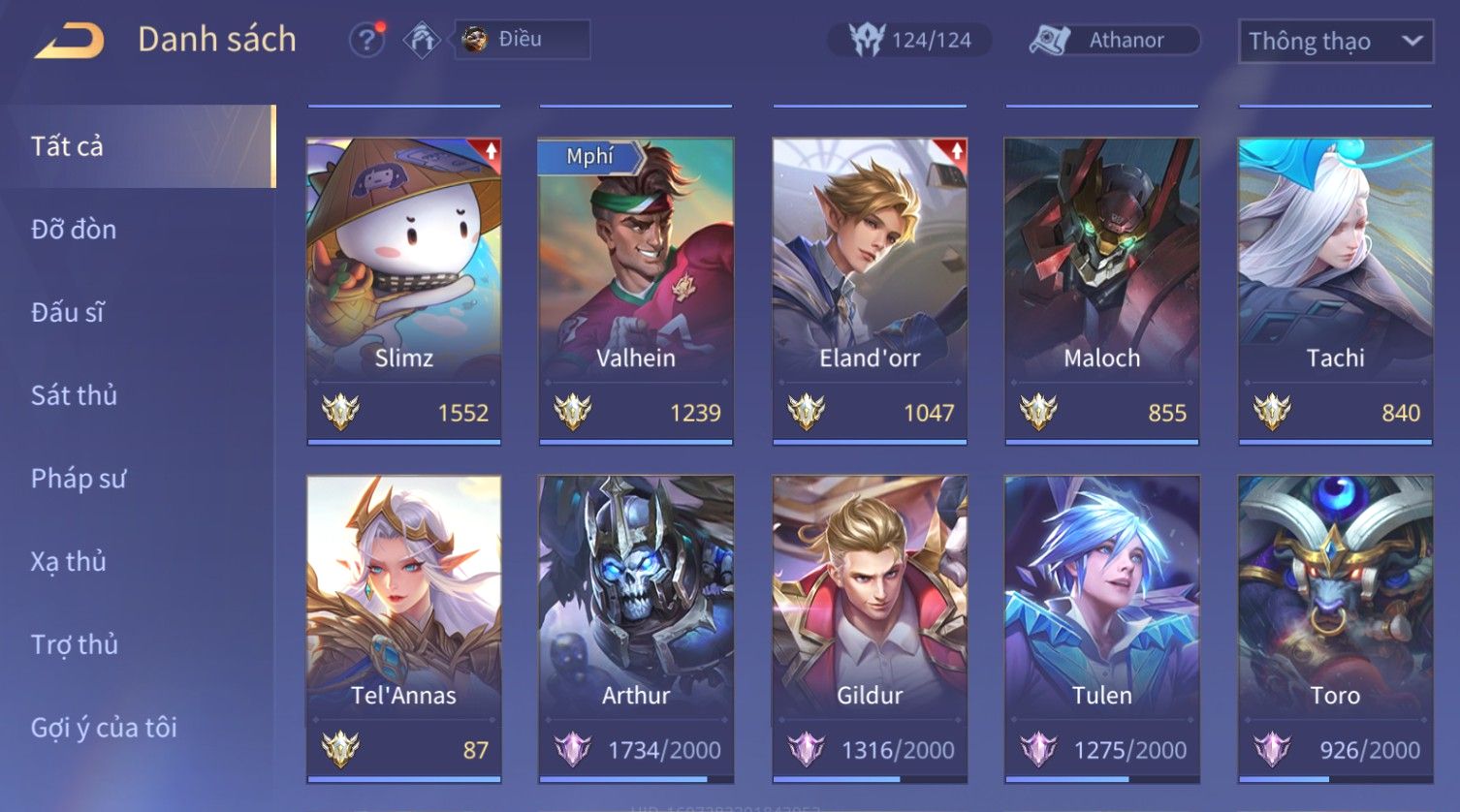Open the Điều hero filter button
Screen dimensions: 1460x812
point(522,40)
